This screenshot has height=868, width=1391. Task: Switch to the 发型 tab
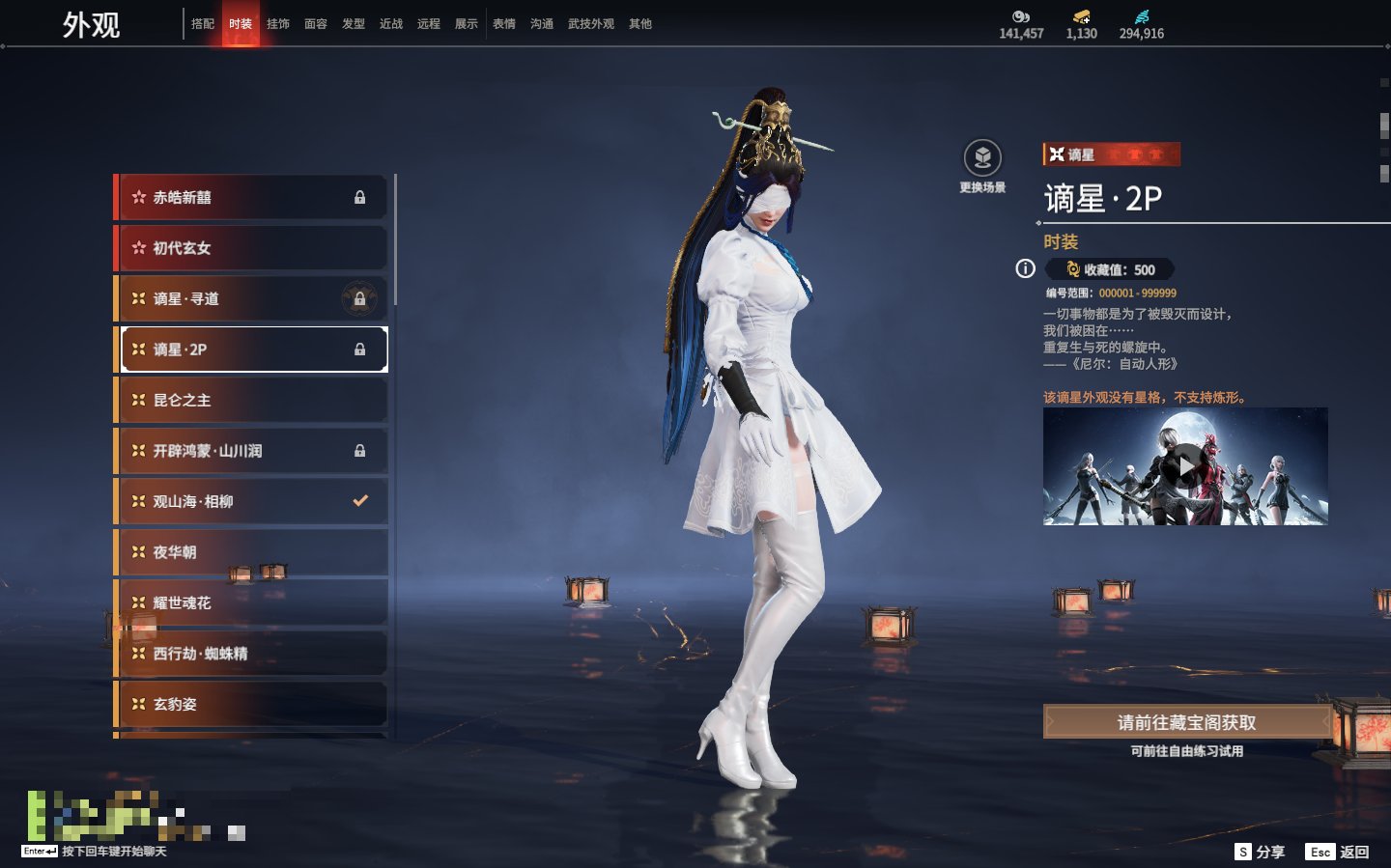point(354,24)
